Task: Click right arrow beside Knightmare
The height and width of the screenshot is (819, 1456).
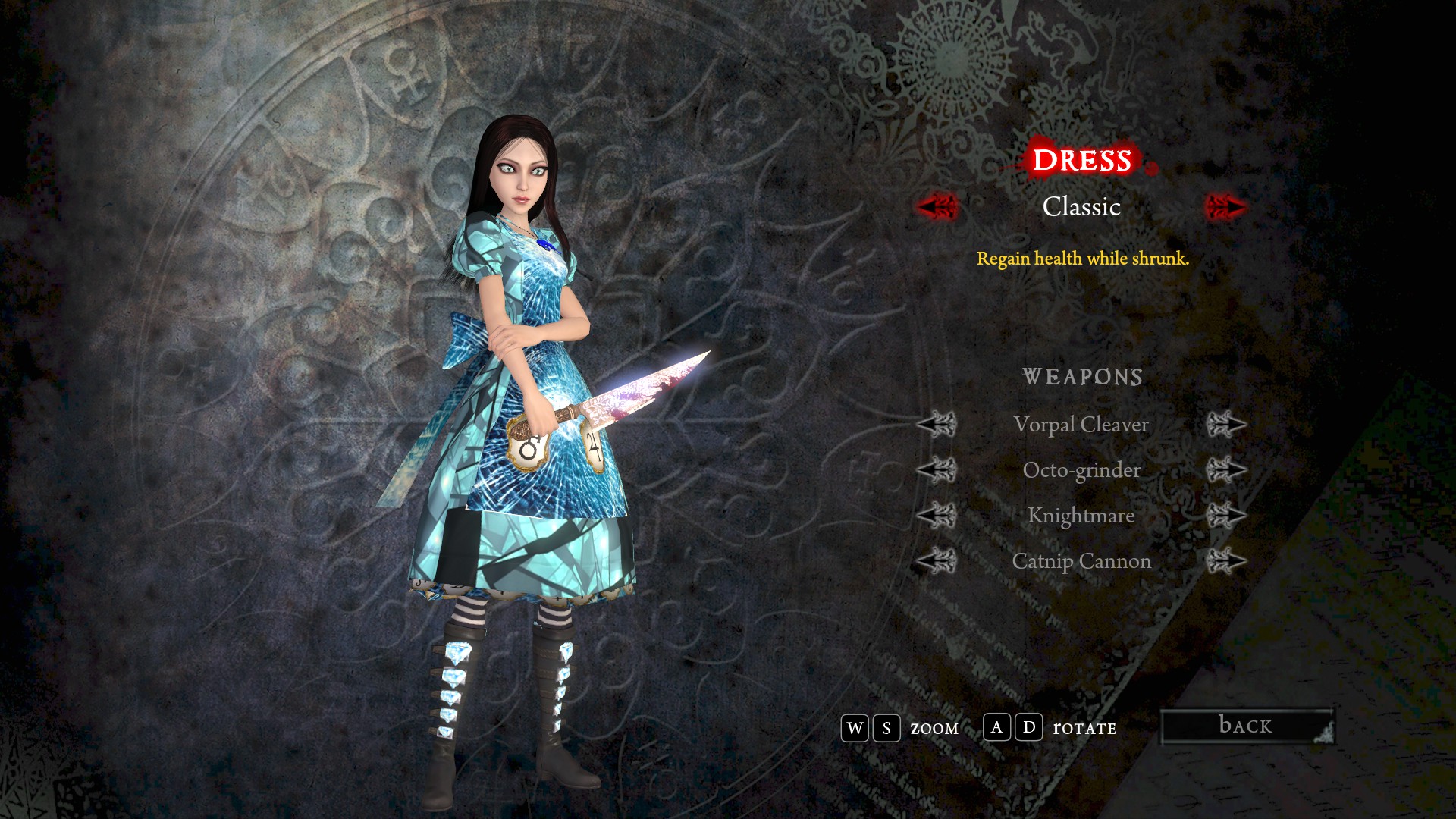Action: [x=1226, y=516]
